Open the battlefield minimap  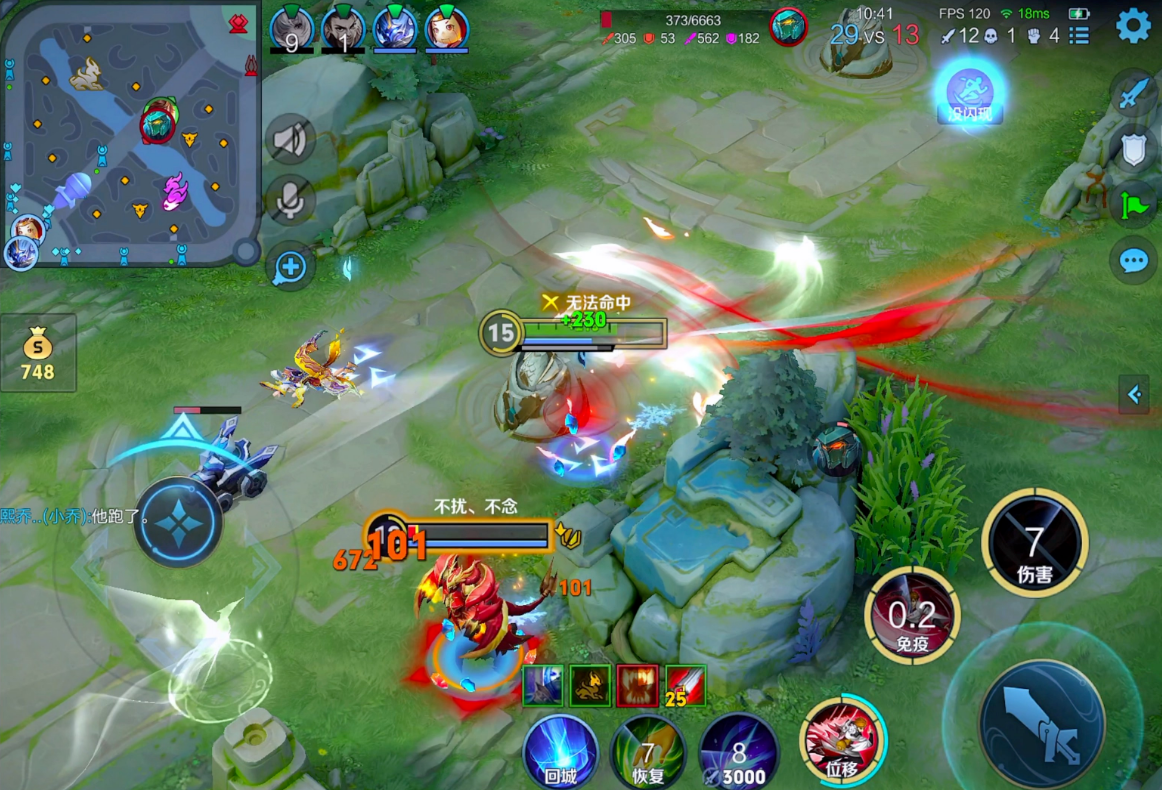click(129, 134)
